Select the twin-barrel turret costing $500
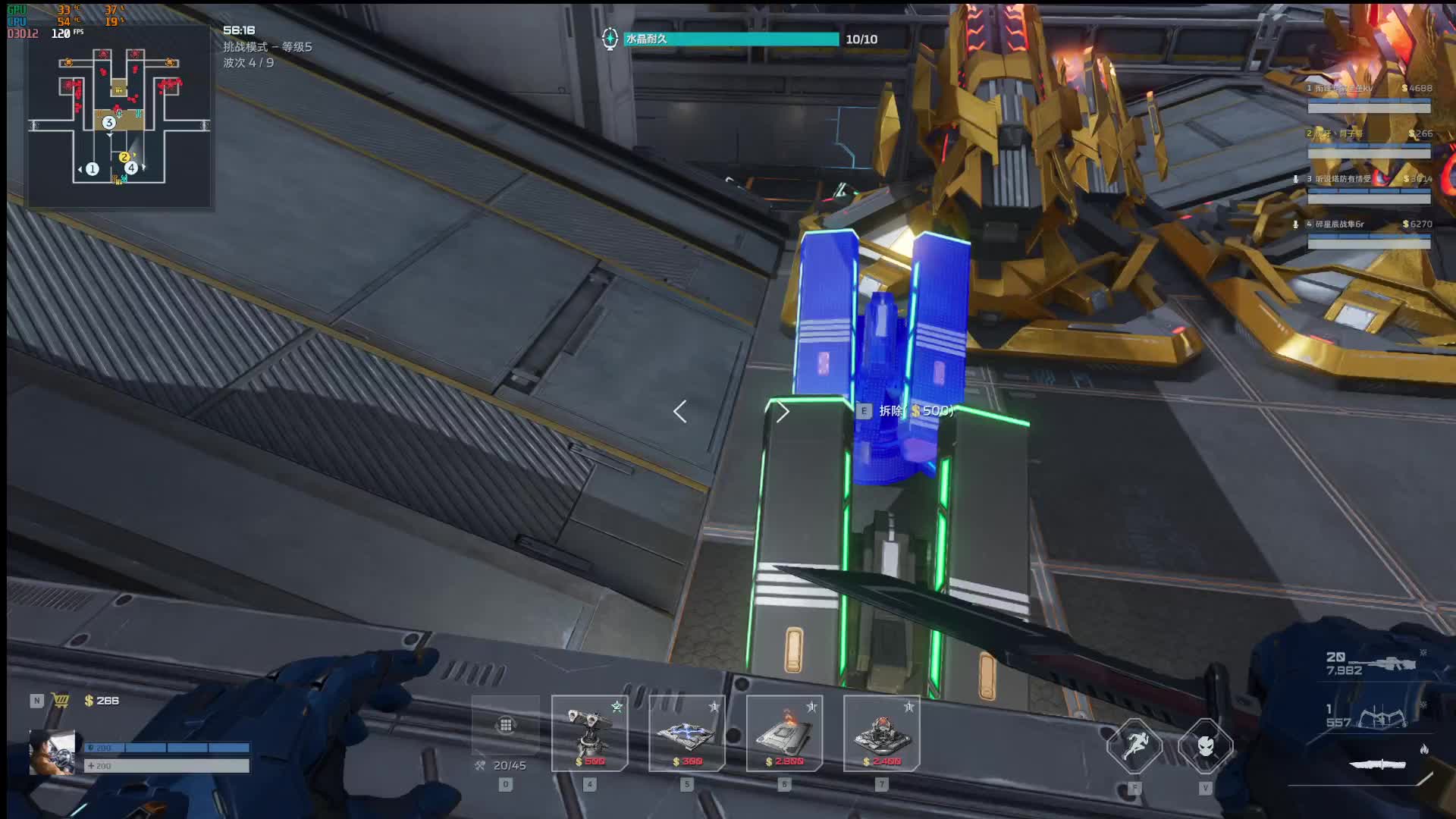 pos(589,733)
